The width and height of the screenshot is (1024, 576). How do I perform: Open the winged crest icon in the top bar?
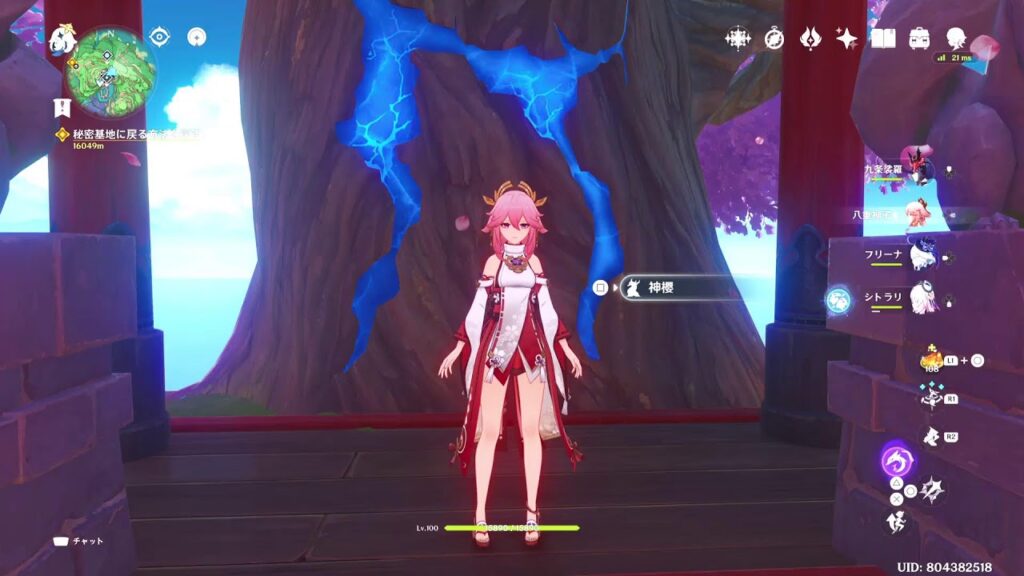(810, 38)
